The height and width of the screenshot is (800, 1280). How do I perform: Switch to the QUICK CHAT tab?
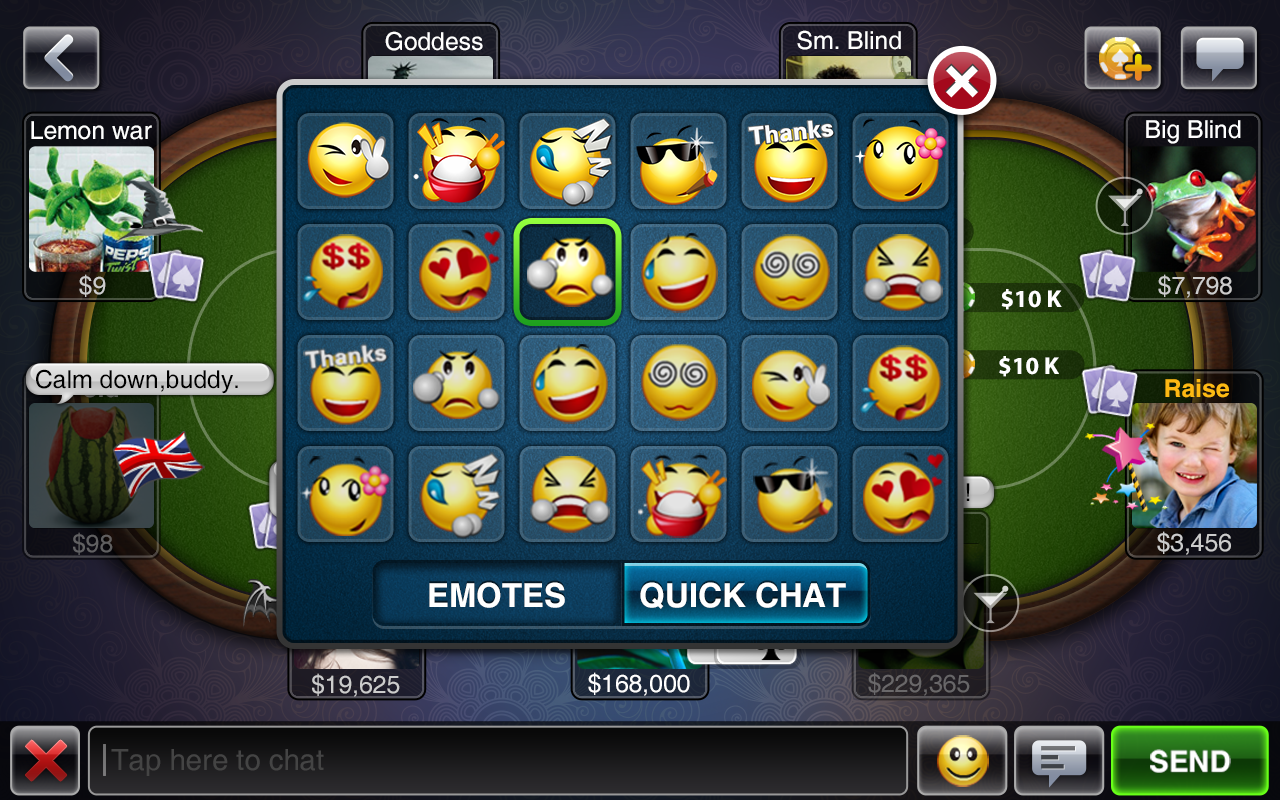tap(743, 596)
